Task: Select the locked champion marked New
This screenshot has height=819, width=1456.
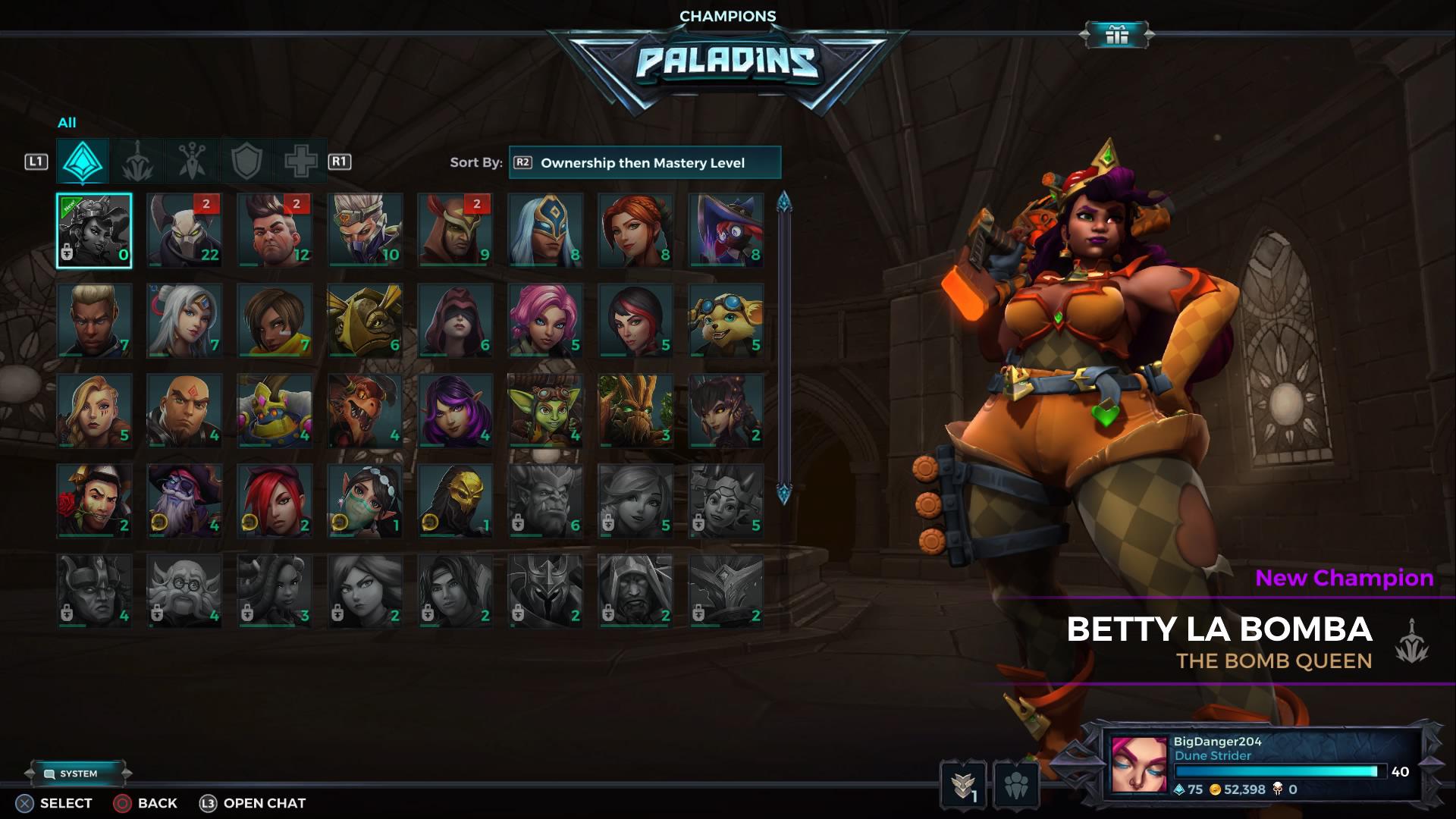Action: pyautogui.click(x=95, y=230)
